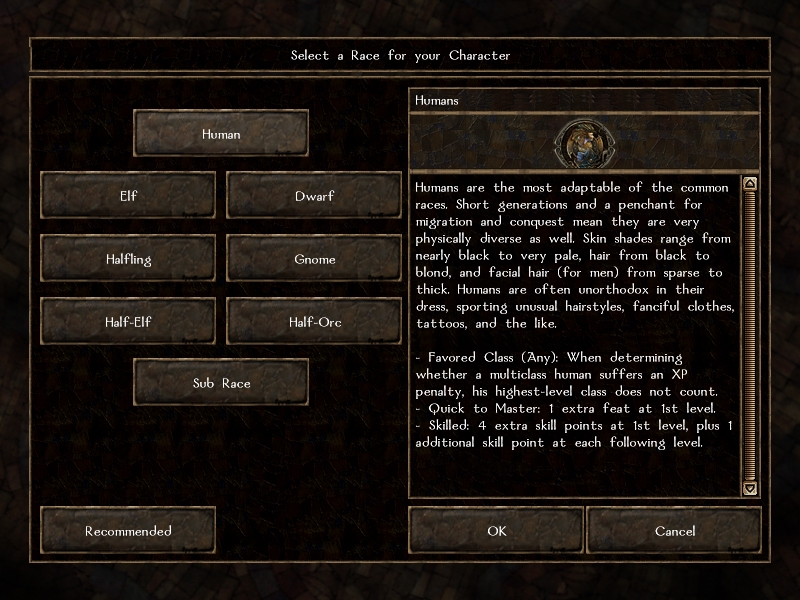Open the Sub Race options
Image resolution: width=800 pixels, height=600 pixels.
click(221, 384)
